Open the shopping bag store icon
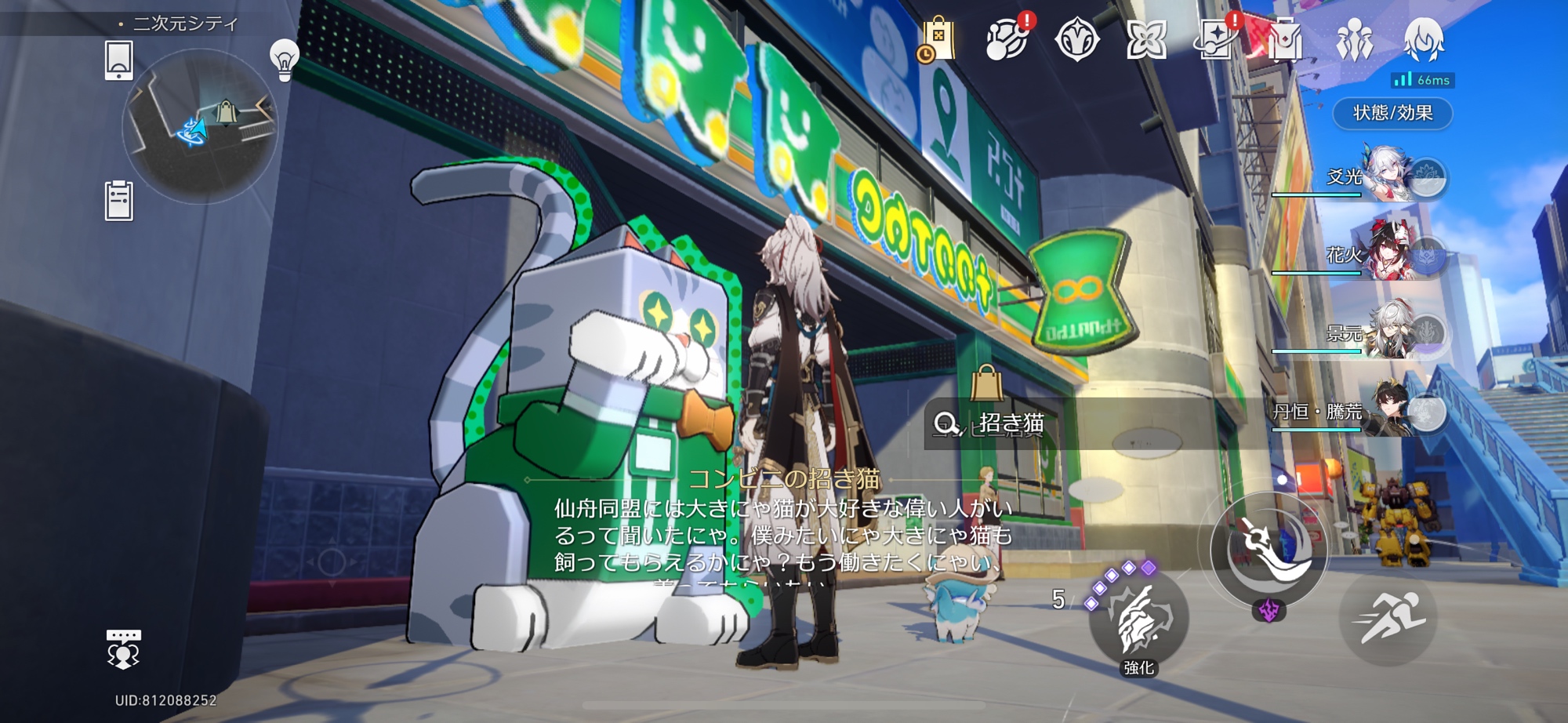The width and height of the screenshot is (1568, 723). click(x=937, y=39)
